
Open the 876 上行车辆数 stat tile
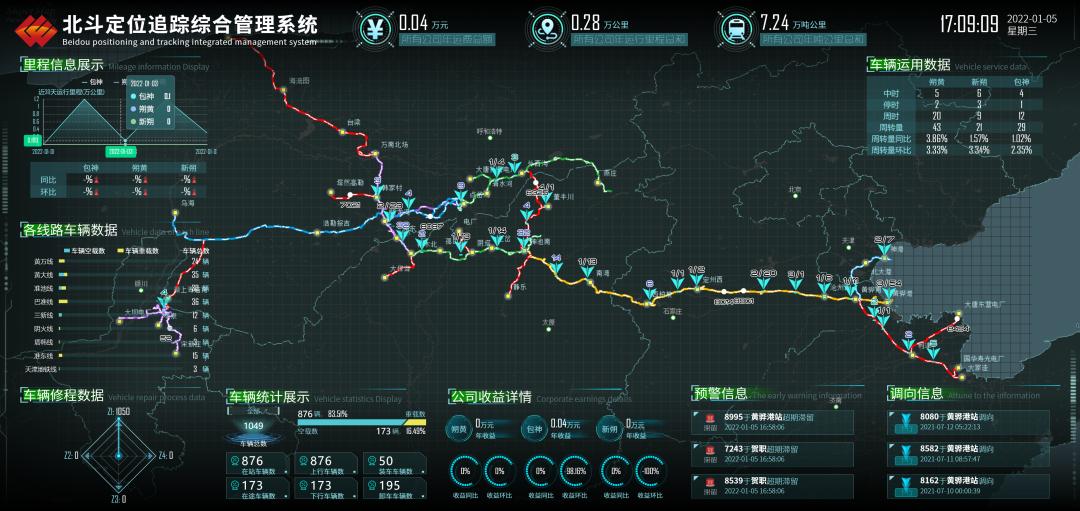pos(320,466)
